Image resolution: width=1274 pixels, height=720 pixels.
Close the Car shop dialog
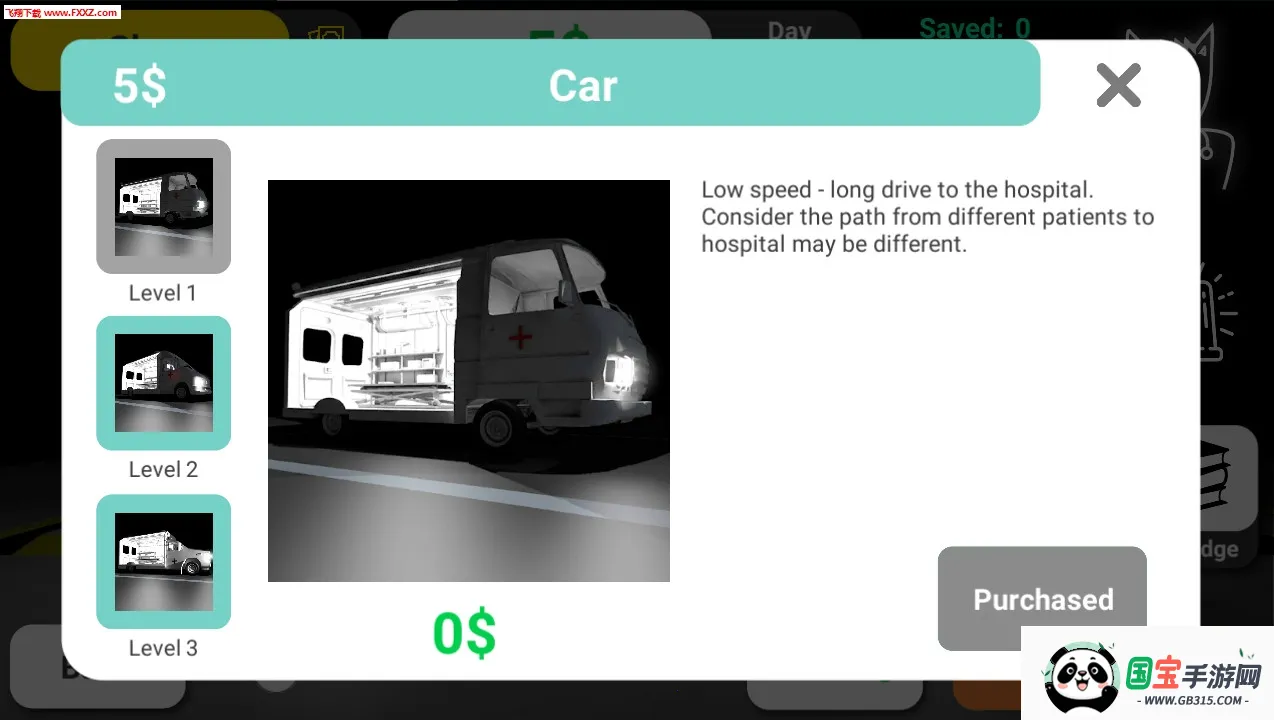tap(1118, 85)
